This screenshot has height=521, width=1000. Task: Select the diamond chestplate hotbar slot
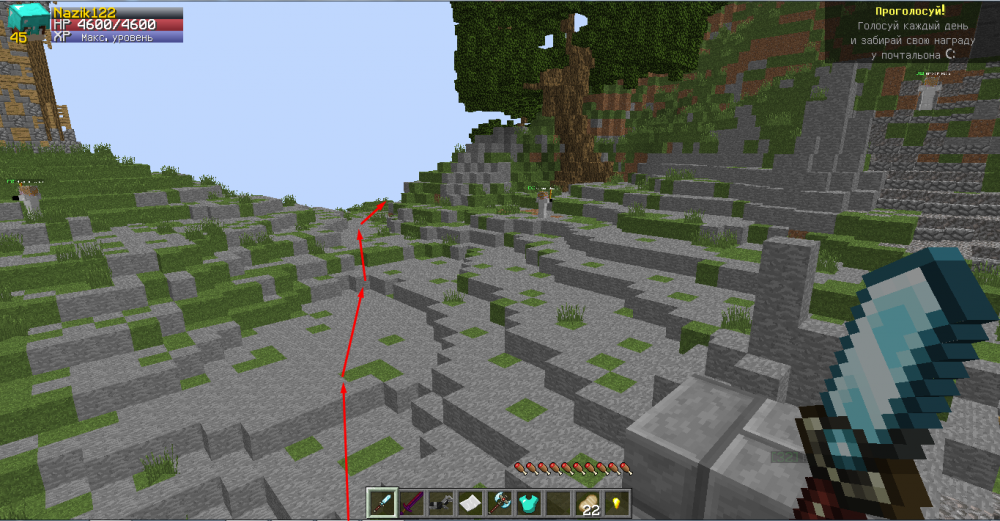(528, 502)
